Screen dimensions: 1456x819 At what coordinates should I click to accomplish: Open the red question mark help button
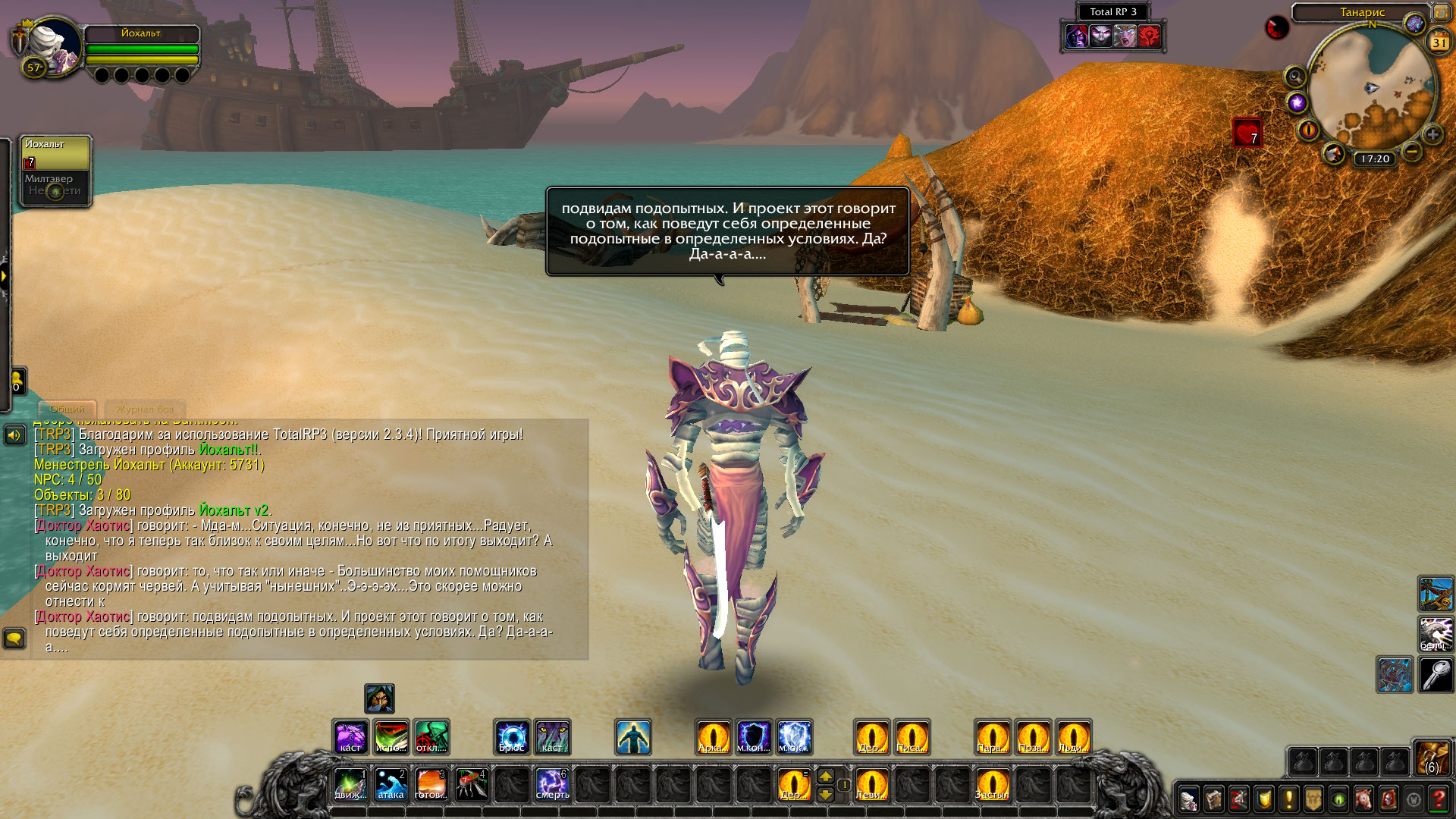(x=1438, y=799)
